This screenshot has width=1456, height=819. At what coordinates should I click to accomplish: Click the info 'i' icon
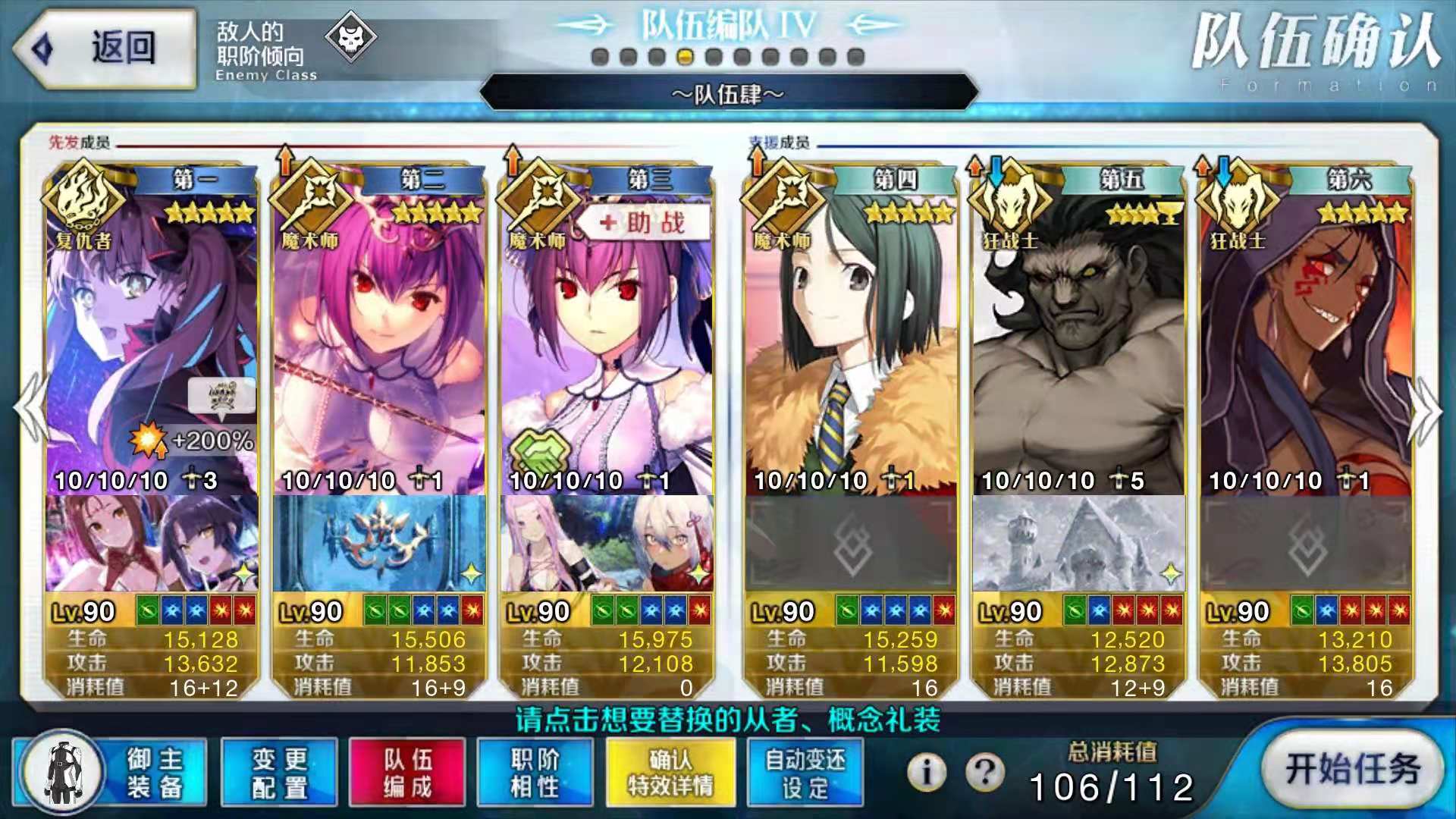(926, 772)
